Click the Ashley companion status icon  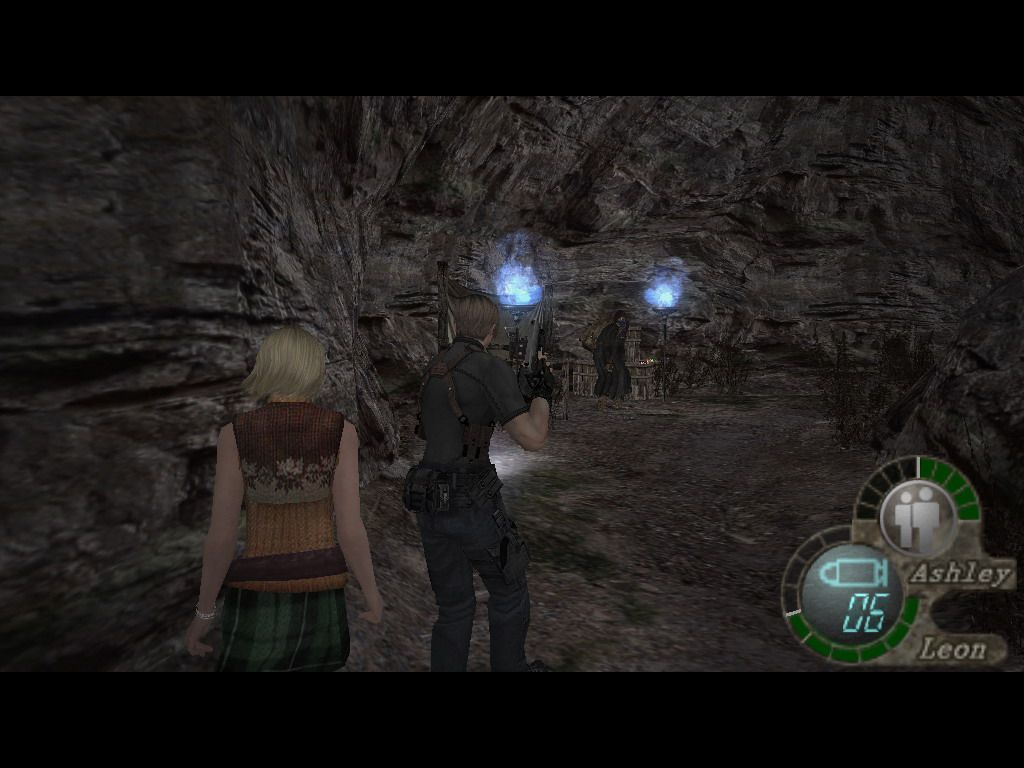[x=918, y=517]
